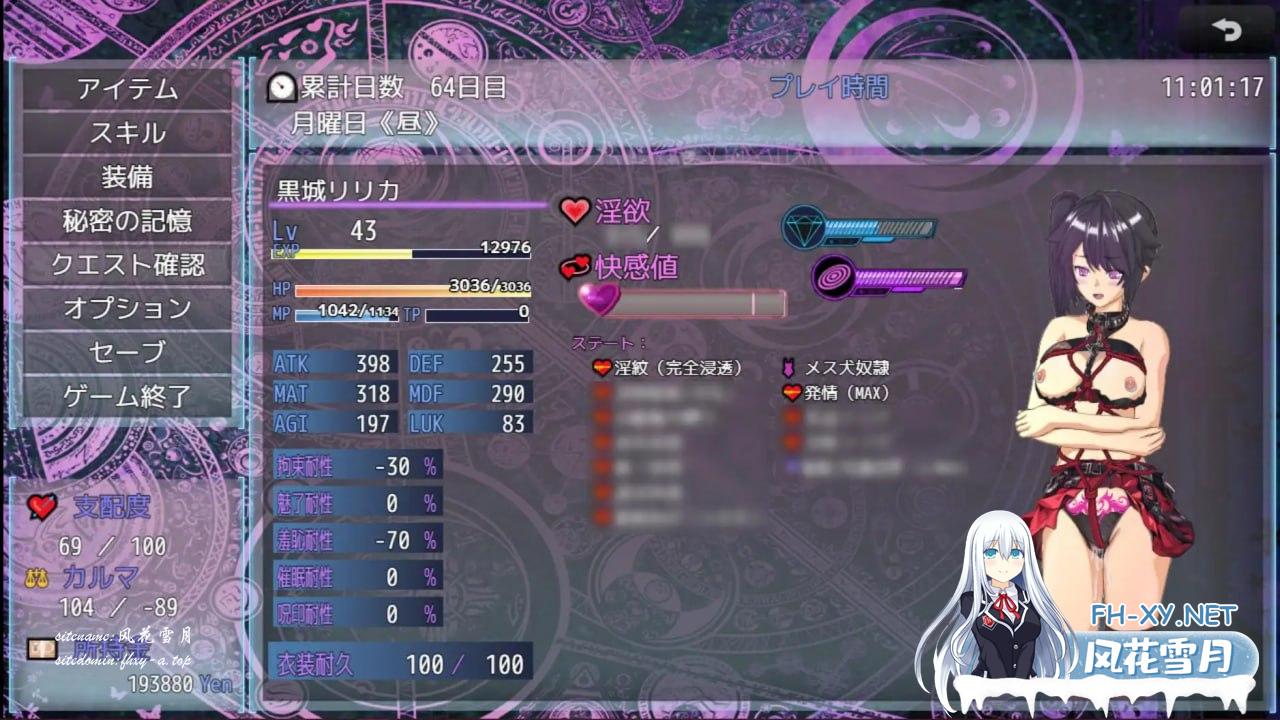1280x720 pixels.
Task: Open the アイテム menu
Action: (x=127, y=89)
